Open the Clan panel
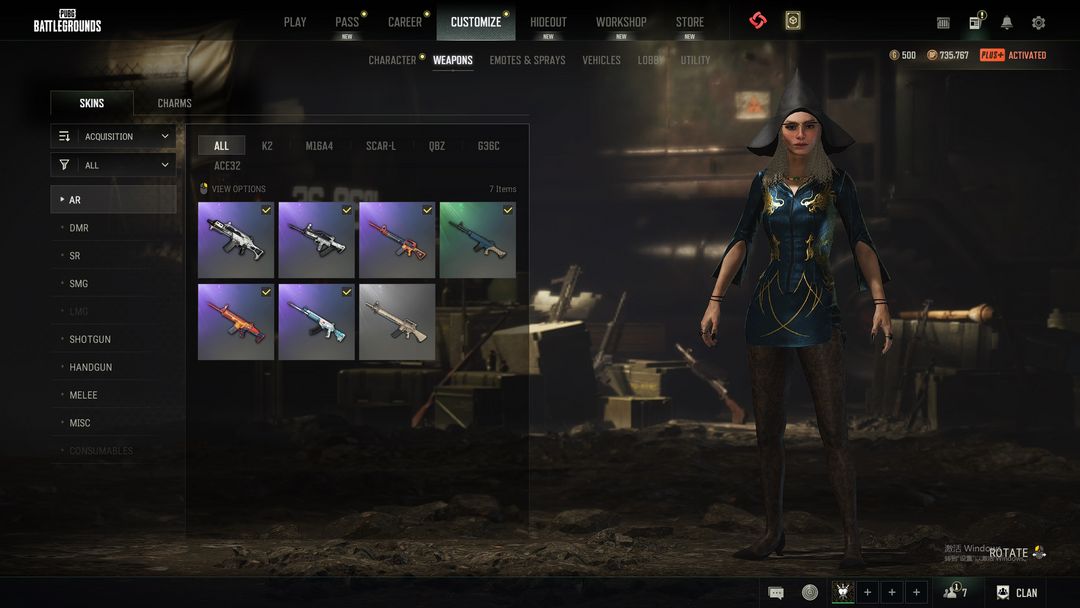 tap(1016, 592)
